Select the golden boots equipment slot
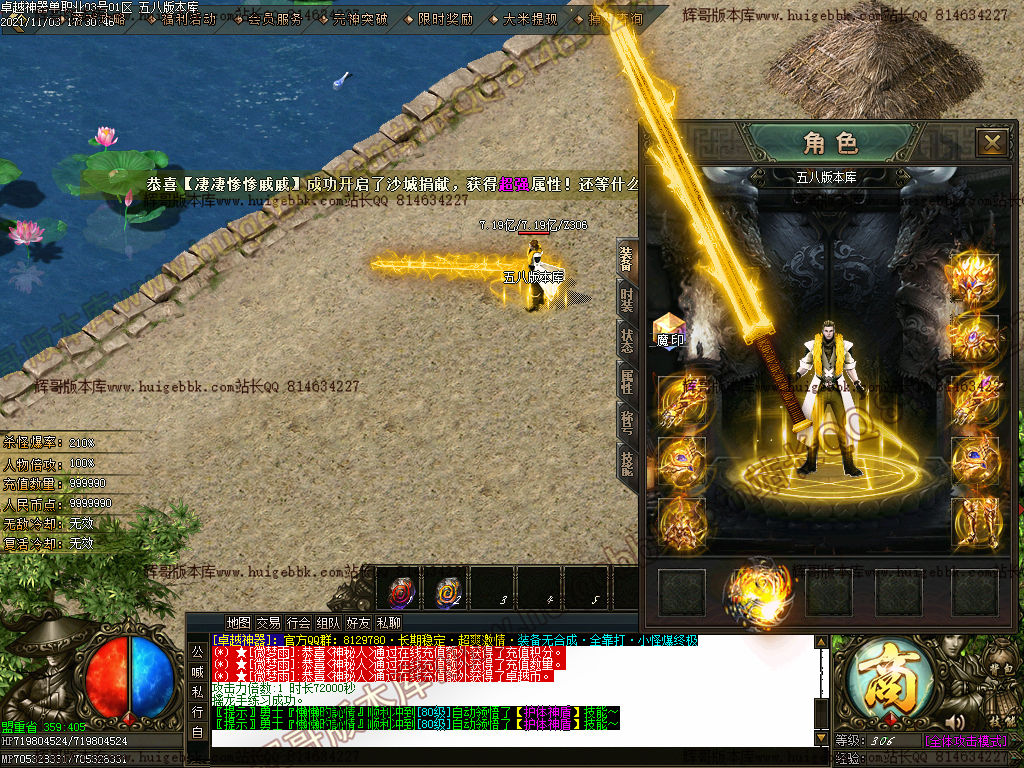The image size is (1024, 768). coord(974,520)
